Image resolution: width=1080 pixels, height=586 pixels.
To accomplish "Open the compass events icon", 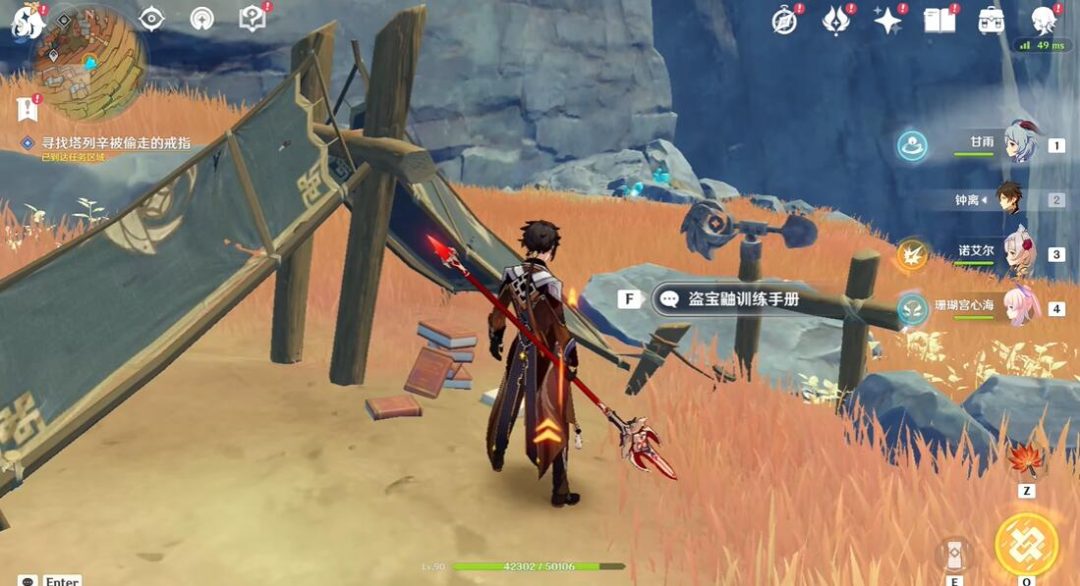I will click(785, 20).
